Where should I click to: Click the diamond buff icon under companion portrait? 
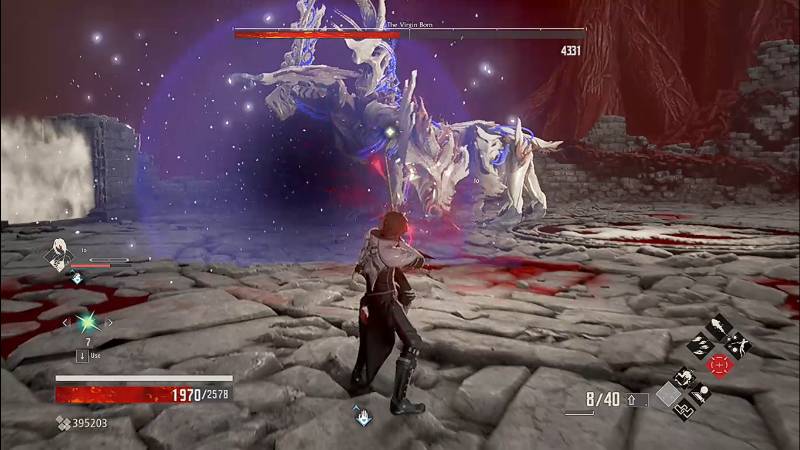(x=75, y=277)
